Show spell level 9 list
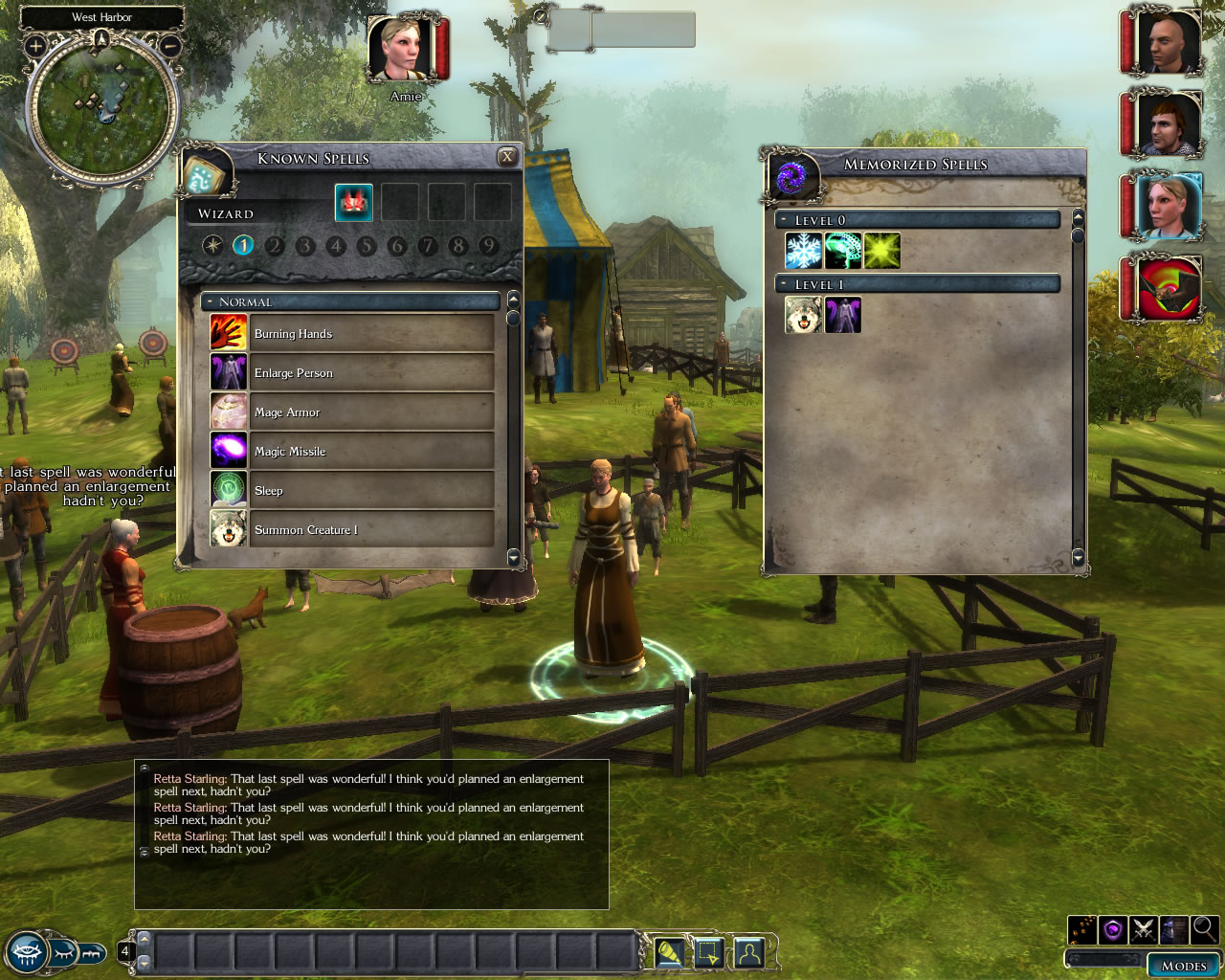This screenshot has height=980, width=1225. 489,246
